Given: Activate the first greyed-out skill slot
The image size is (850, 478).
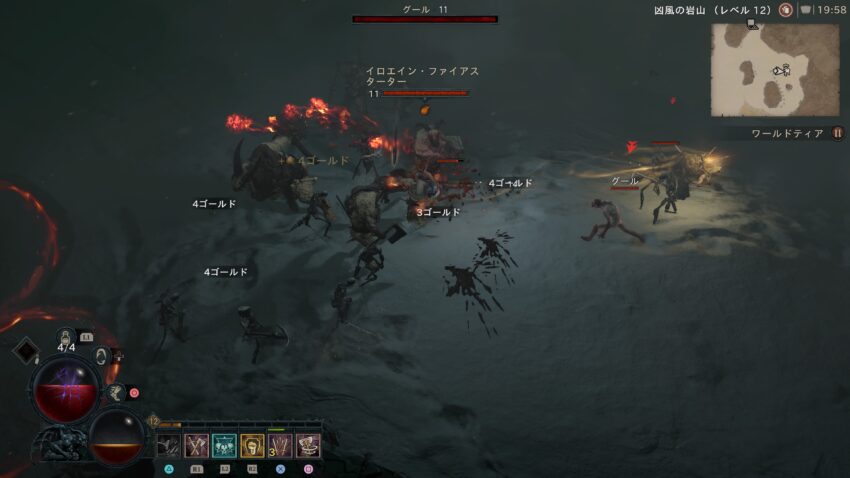Looking at the screenshot, I should pyautogui.click(x=168, y=446).
